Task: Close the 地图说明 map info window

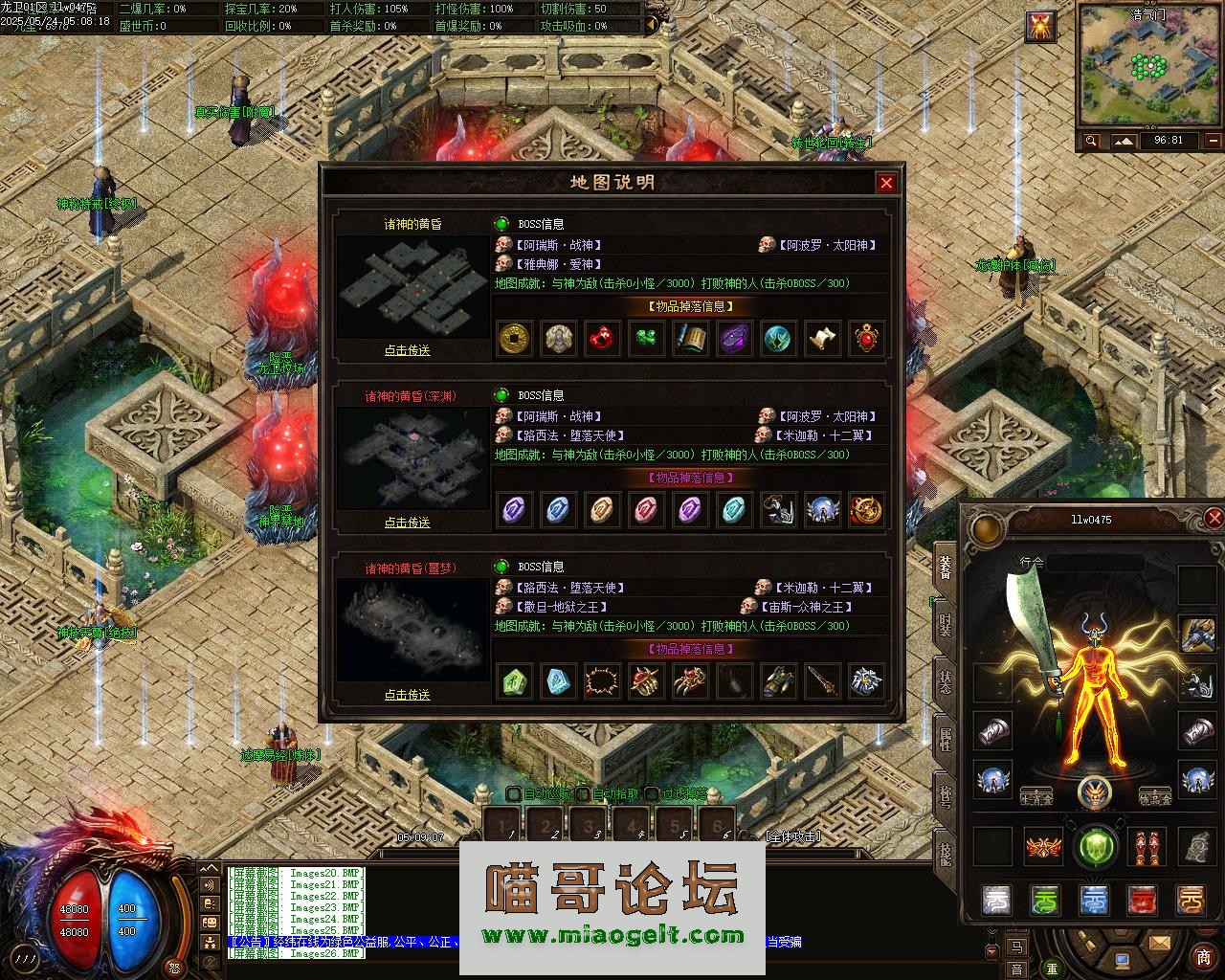Action: pos(886,183)
